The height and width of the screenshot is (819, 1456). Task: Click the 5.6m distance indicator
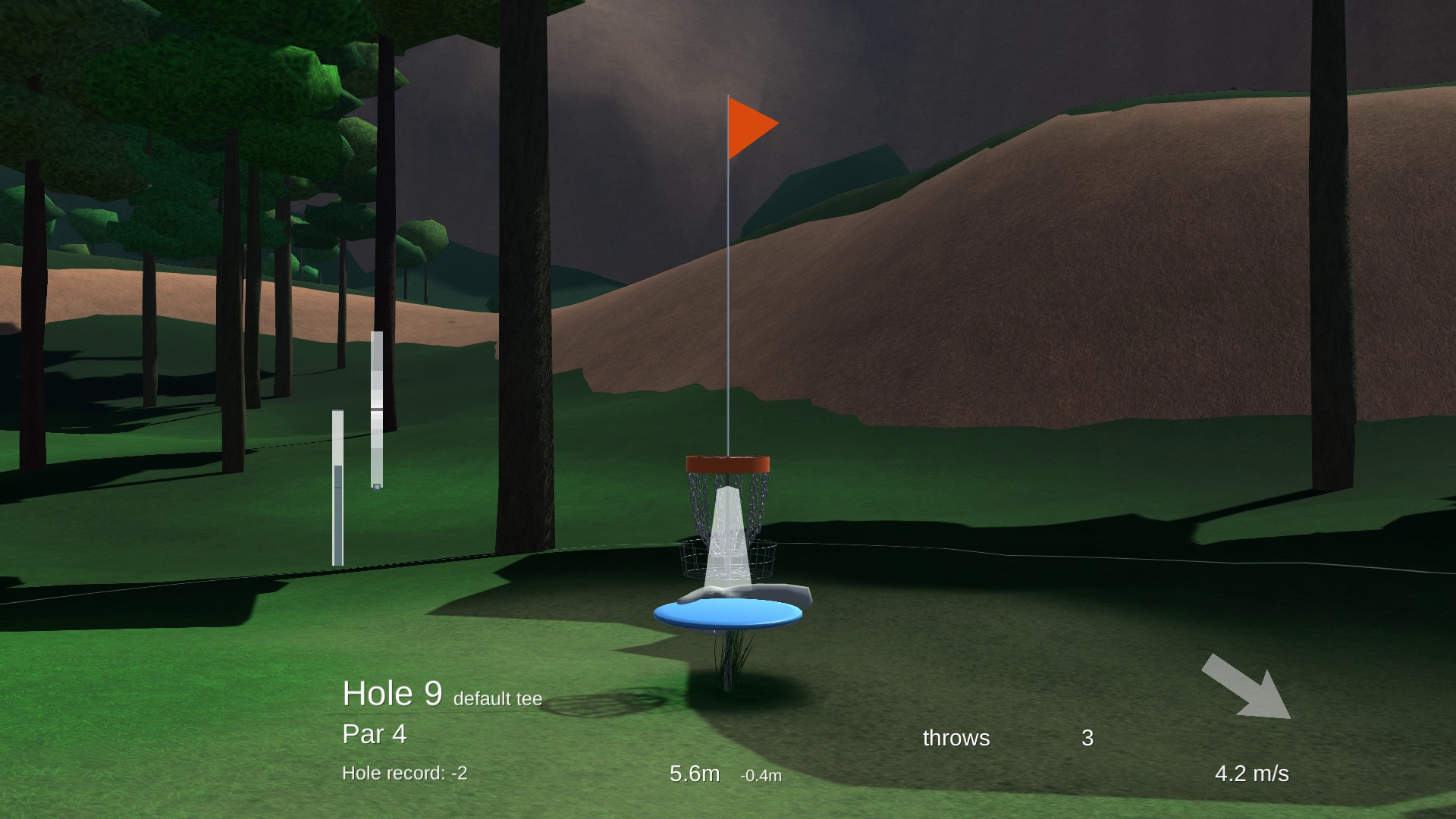[x=694, y=774]
